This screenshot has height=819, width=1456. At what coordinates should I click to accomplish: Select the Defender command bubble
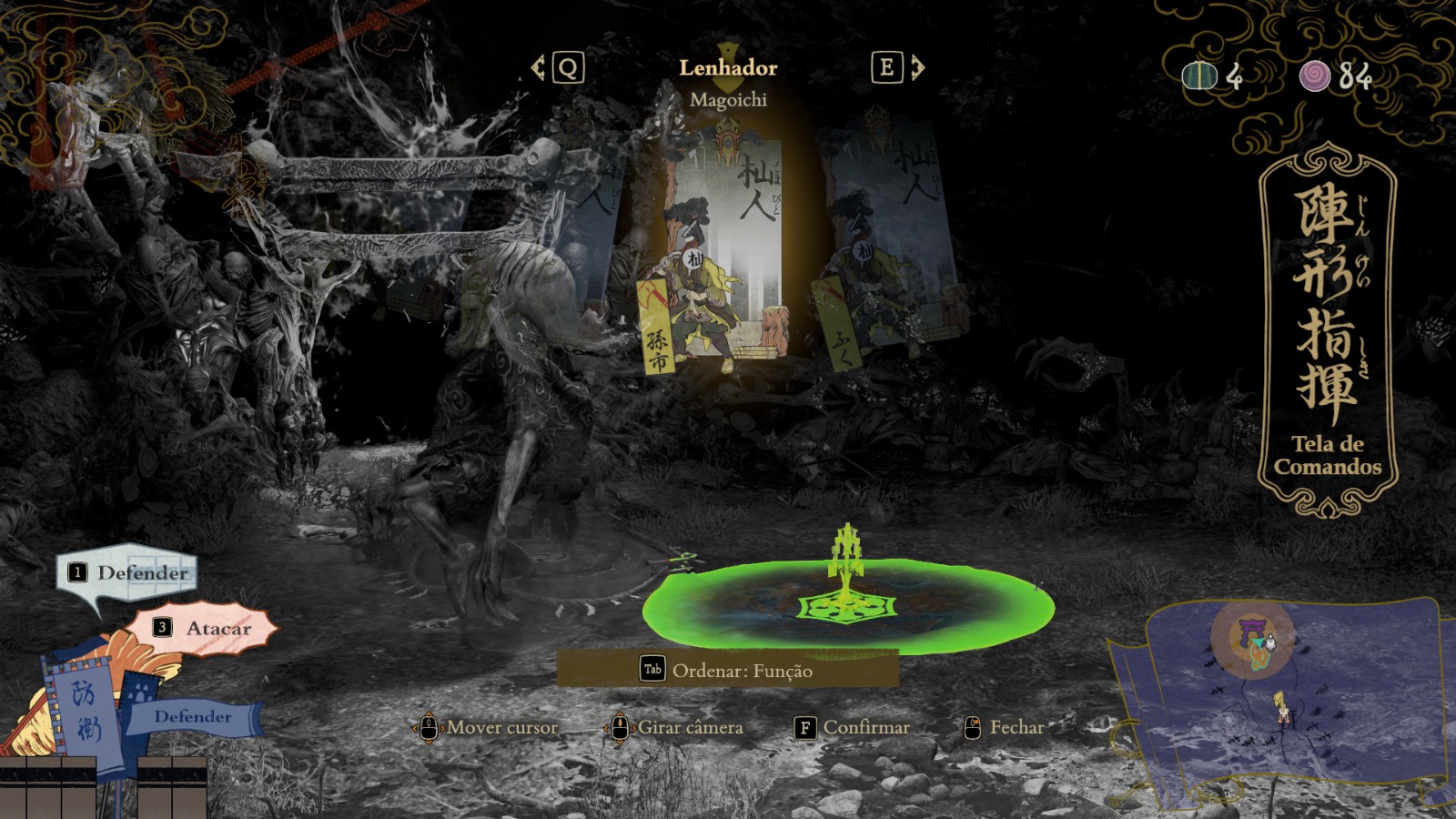[x=129, y=573]
